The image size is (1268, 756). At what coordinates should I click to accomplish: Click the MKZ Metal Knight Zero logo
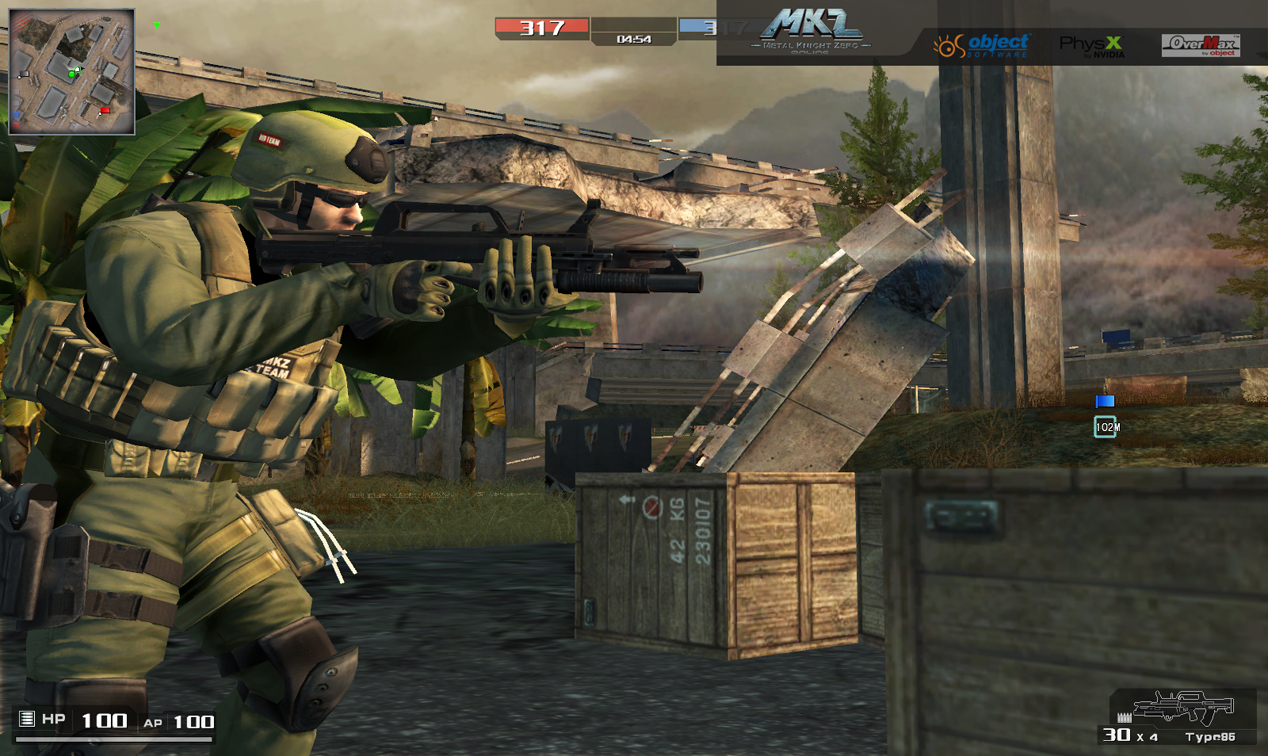point(813,30)
